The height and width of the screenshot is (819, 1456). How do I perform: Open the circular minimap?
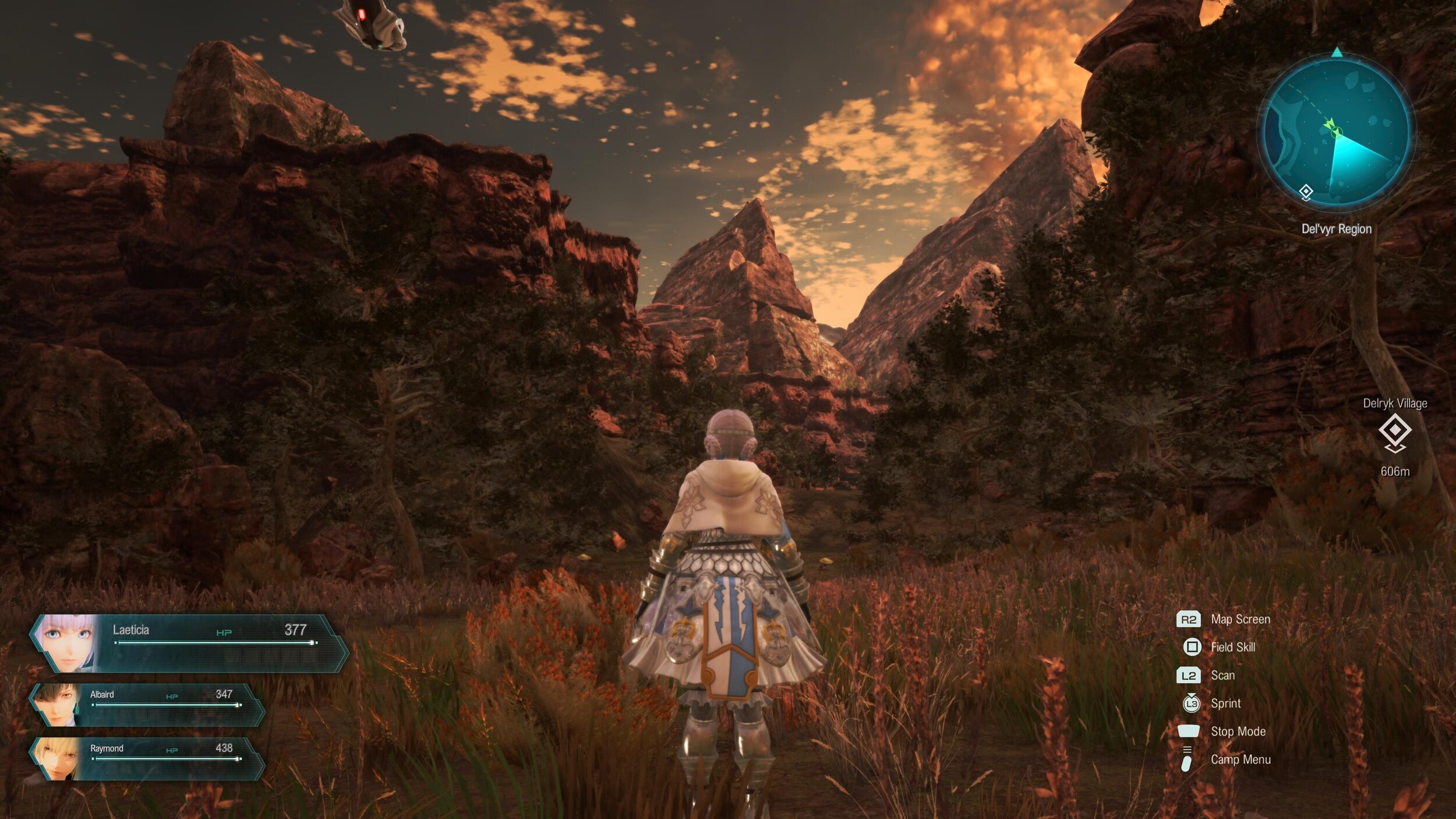1337,133
